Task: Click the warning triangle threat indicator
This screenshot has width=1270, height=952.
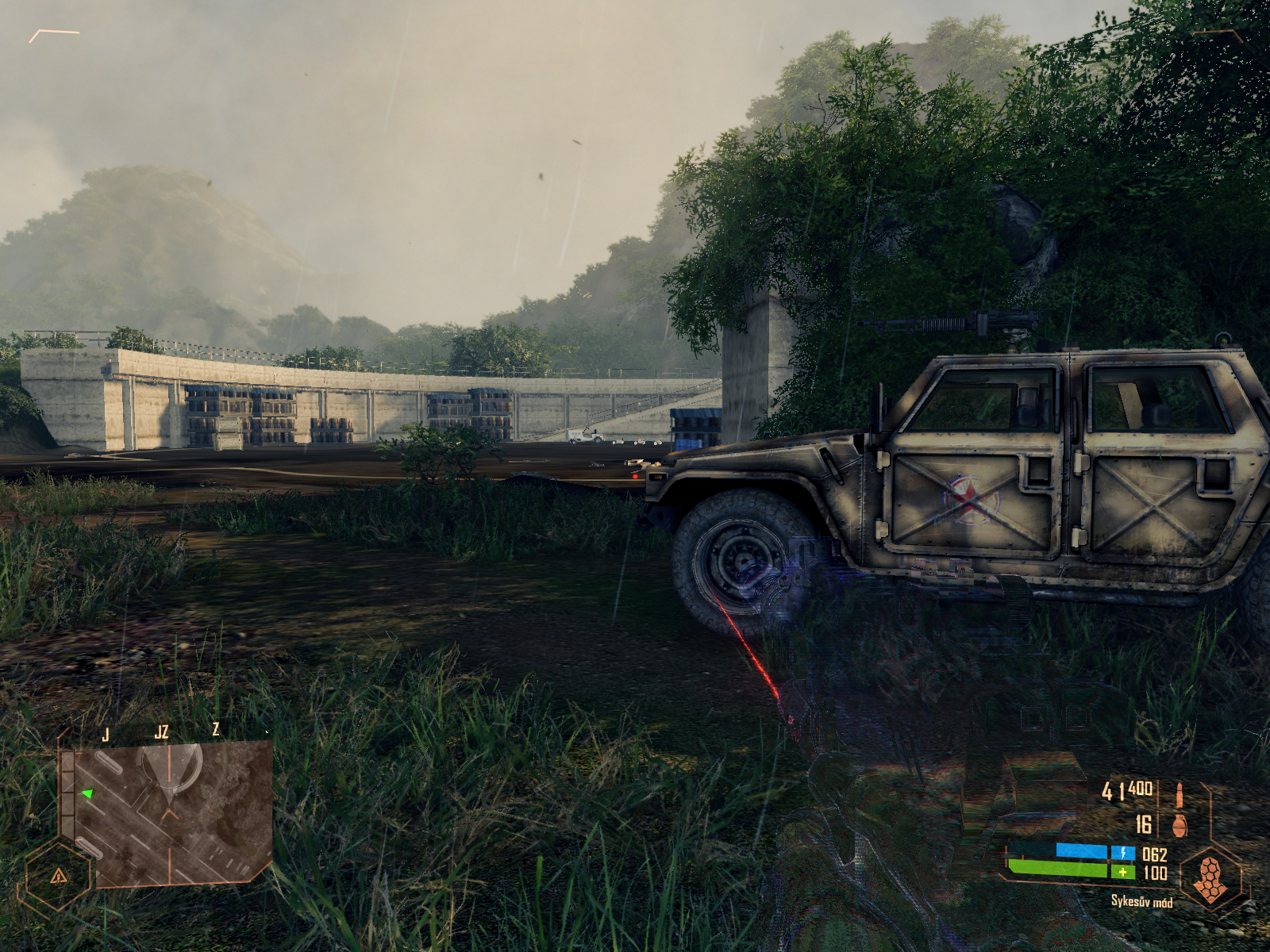Action: click(58, 876)
